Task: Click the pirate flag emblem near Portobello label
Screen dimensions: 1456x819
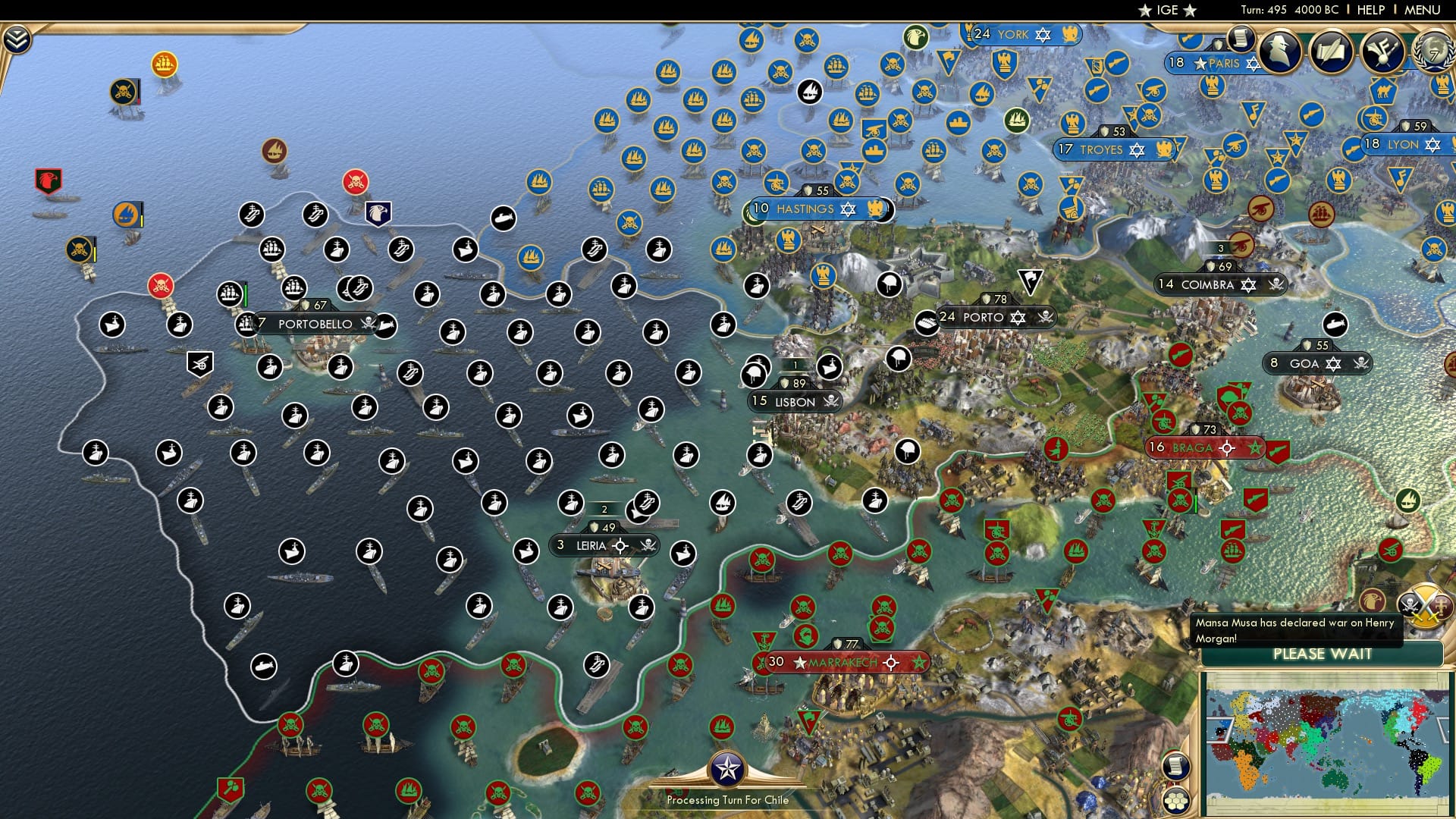Action: (x=368, y=323)
